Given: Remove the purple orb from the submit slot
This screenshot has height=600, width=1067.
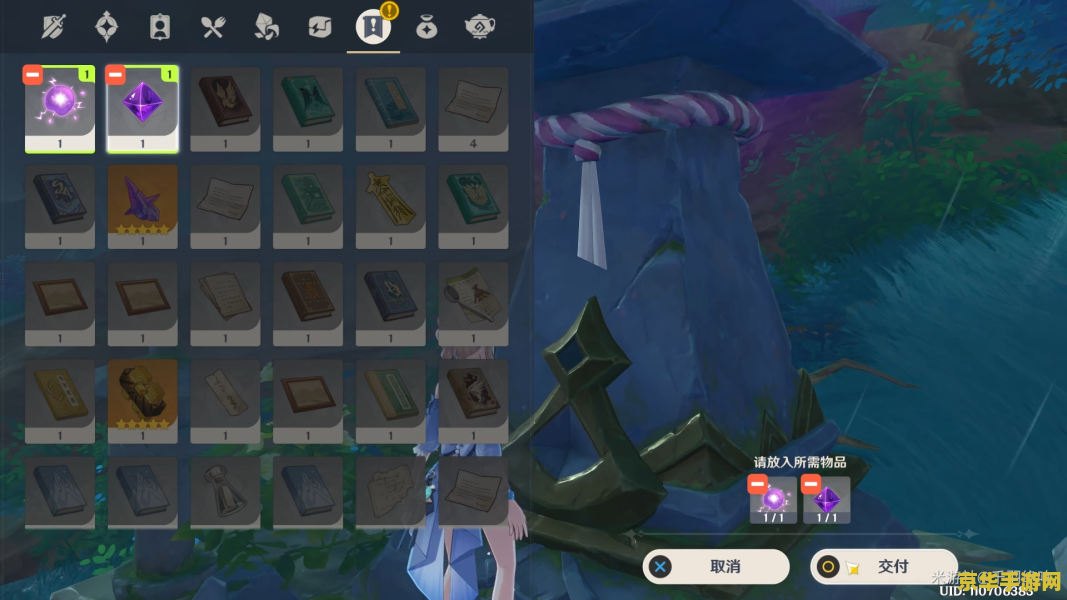Looking at the screenshot, I should pos(757,485).
